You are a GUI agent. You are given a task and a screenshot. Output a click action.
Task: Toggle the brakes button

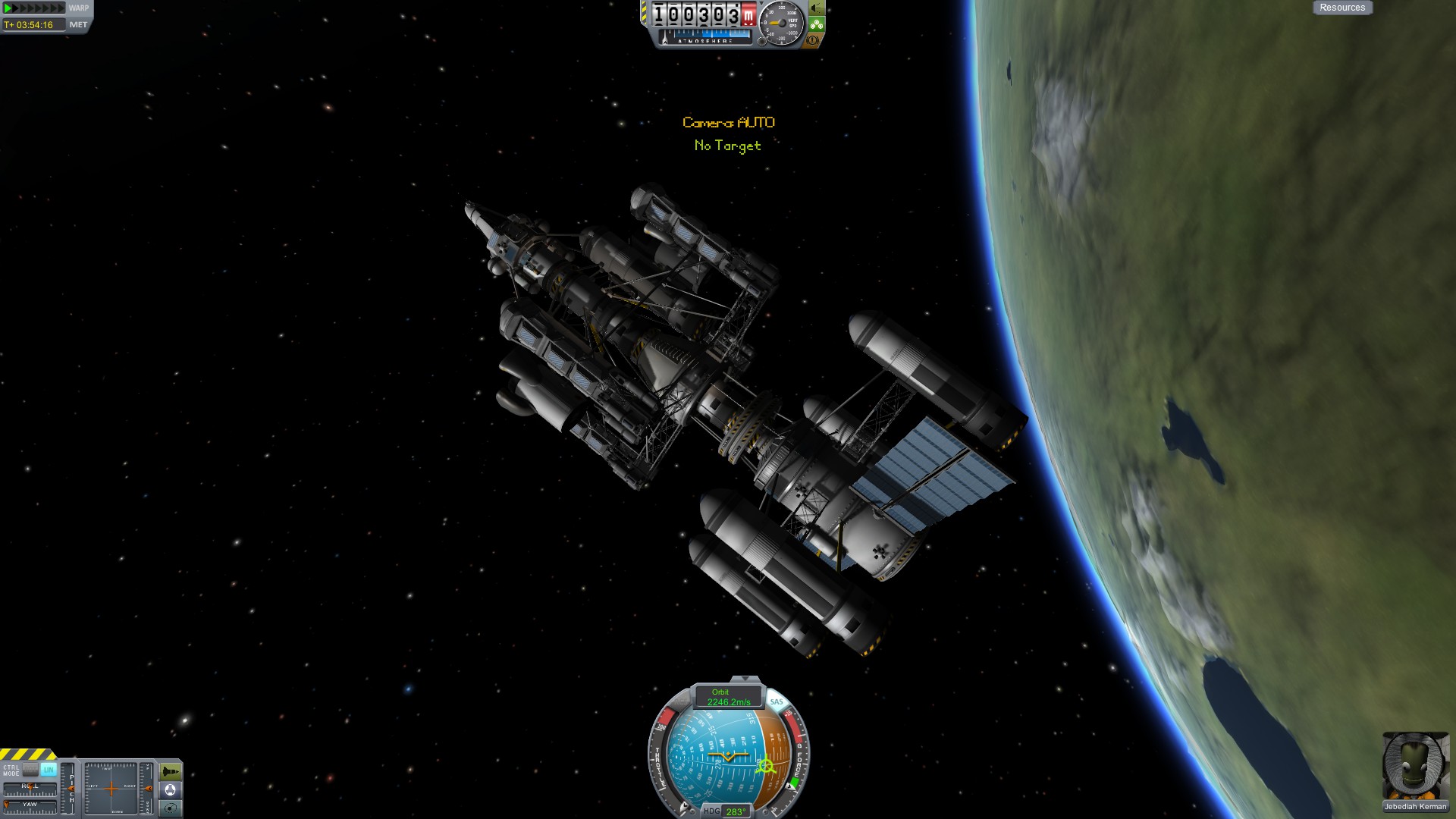[x=813, y=40]
